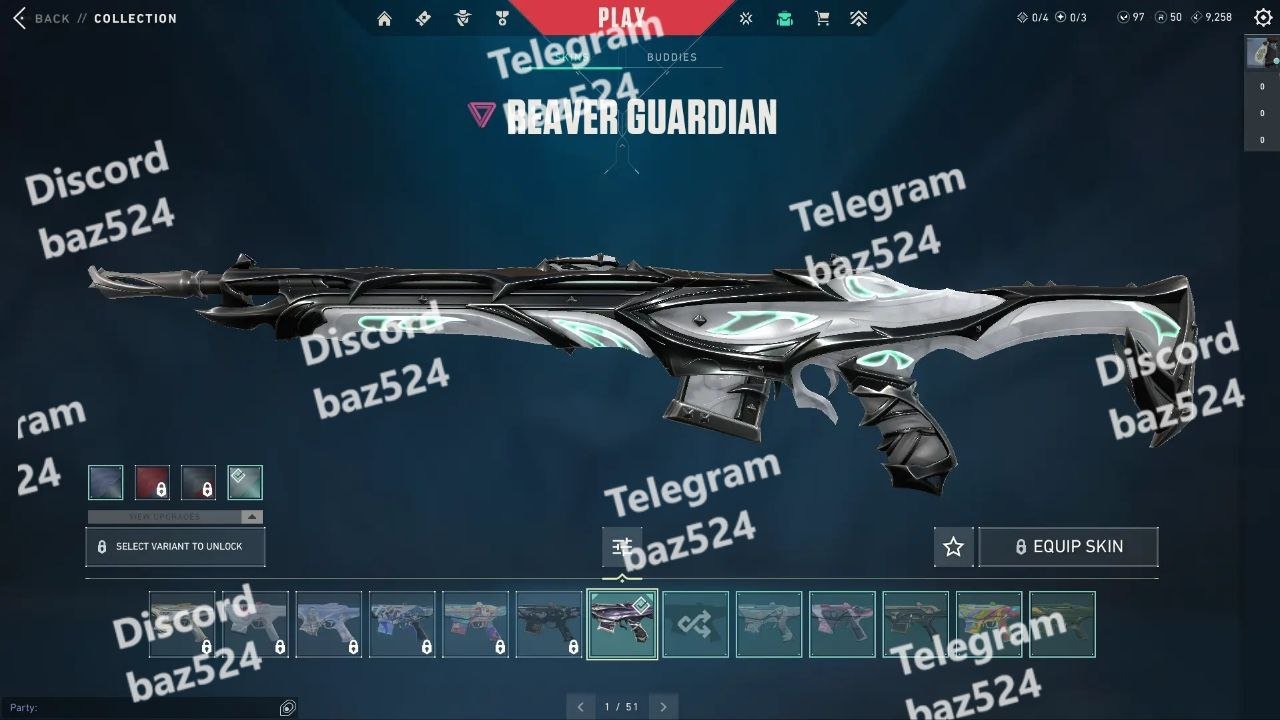Click the Equip Skin button
This screenshot has width=1280, height=720.
tap(1068, 547)
